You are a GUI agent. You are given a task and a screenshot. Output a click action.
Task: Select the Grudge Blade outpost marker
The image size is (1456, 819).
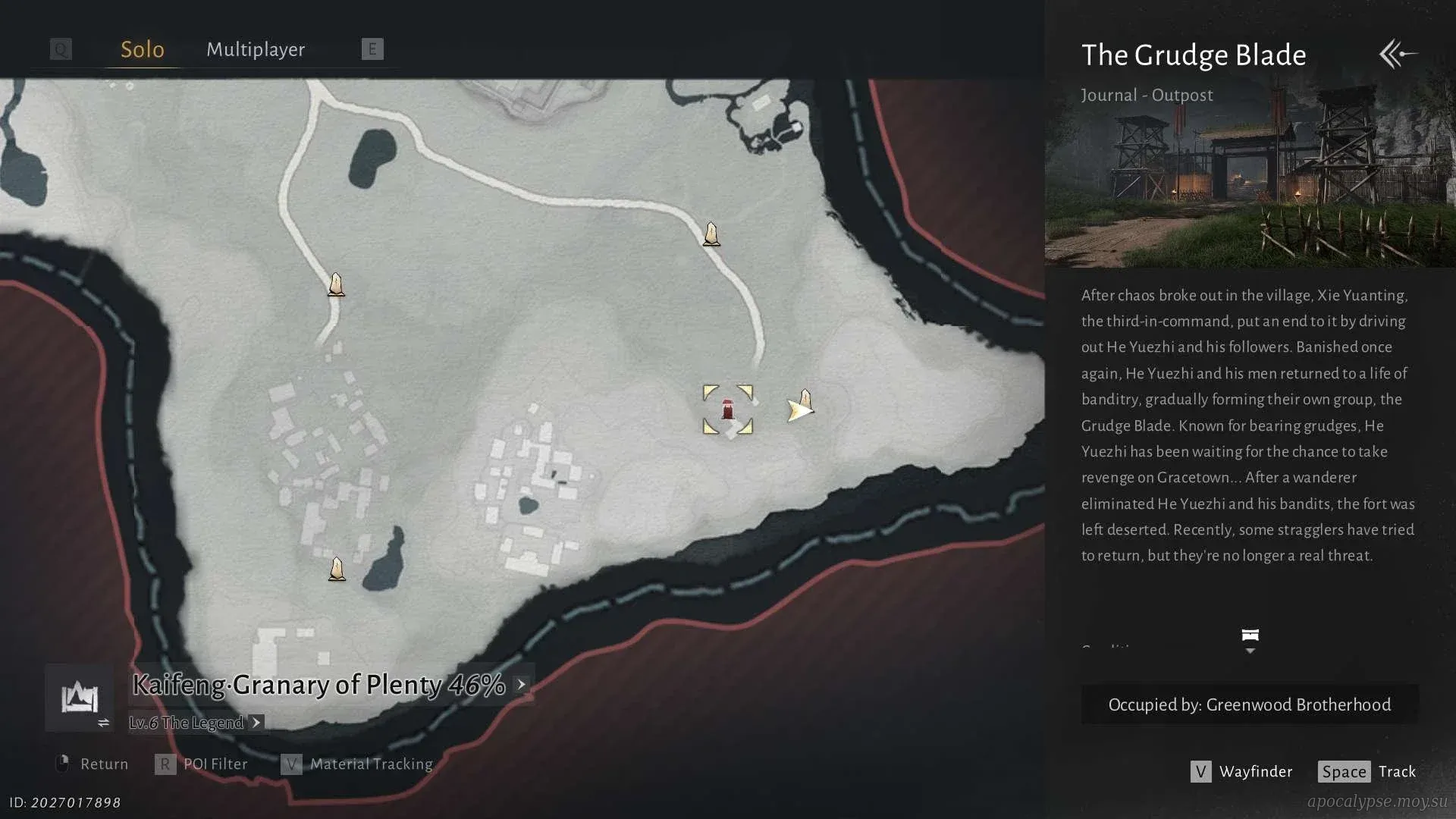(x=727, y=410)
